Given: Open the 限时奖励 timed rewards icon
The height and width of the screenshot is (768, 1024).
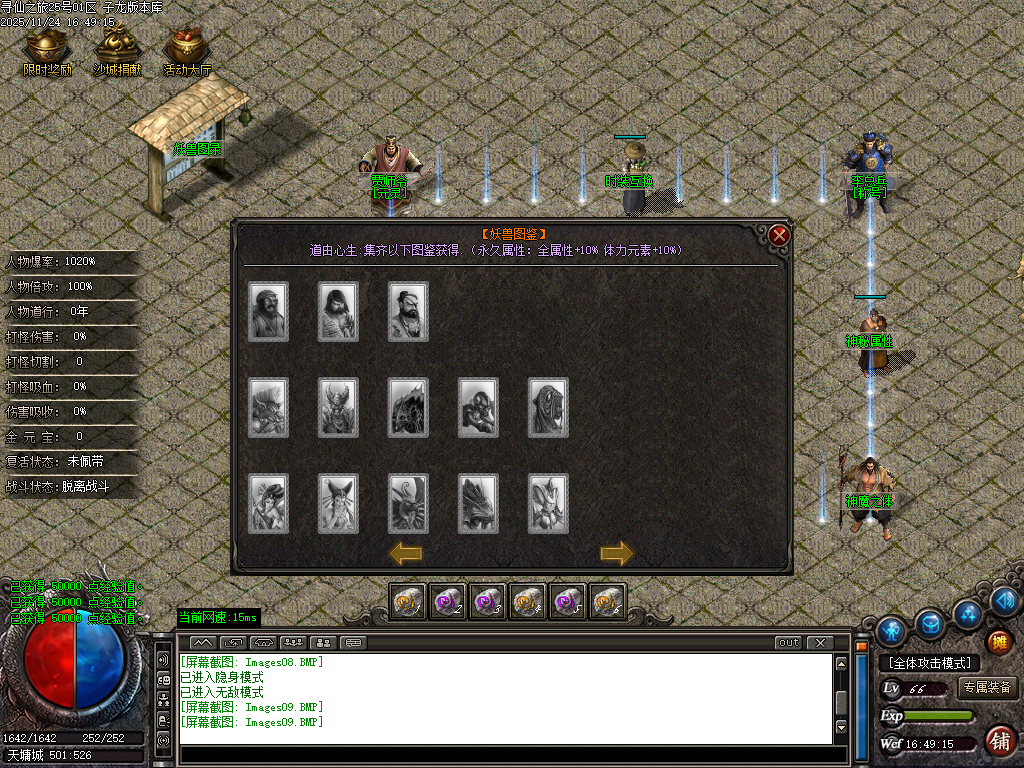Looking at the screenshot, I should (47, 48).
